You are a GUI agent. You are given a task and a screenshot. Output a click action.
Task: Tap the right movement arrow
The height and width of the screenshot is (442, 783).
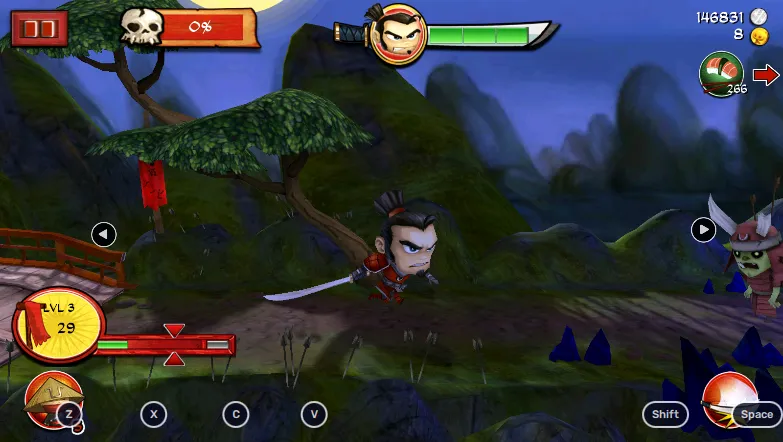tap(704, 230)
